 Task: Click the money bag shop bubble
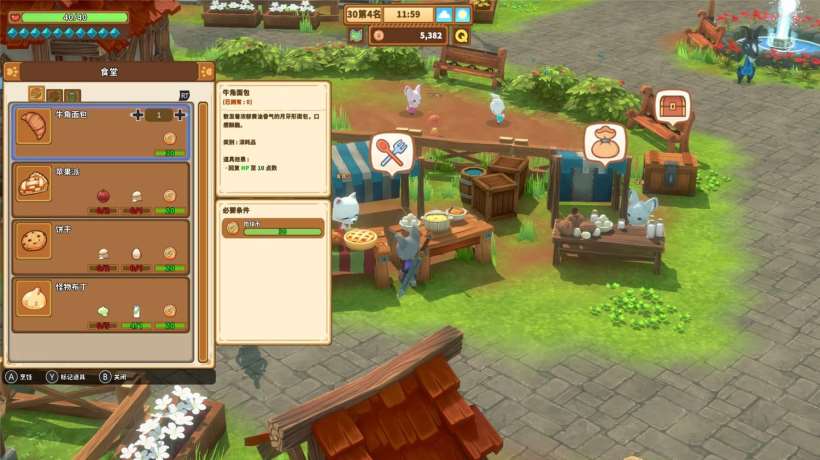(x=604, y=143)
